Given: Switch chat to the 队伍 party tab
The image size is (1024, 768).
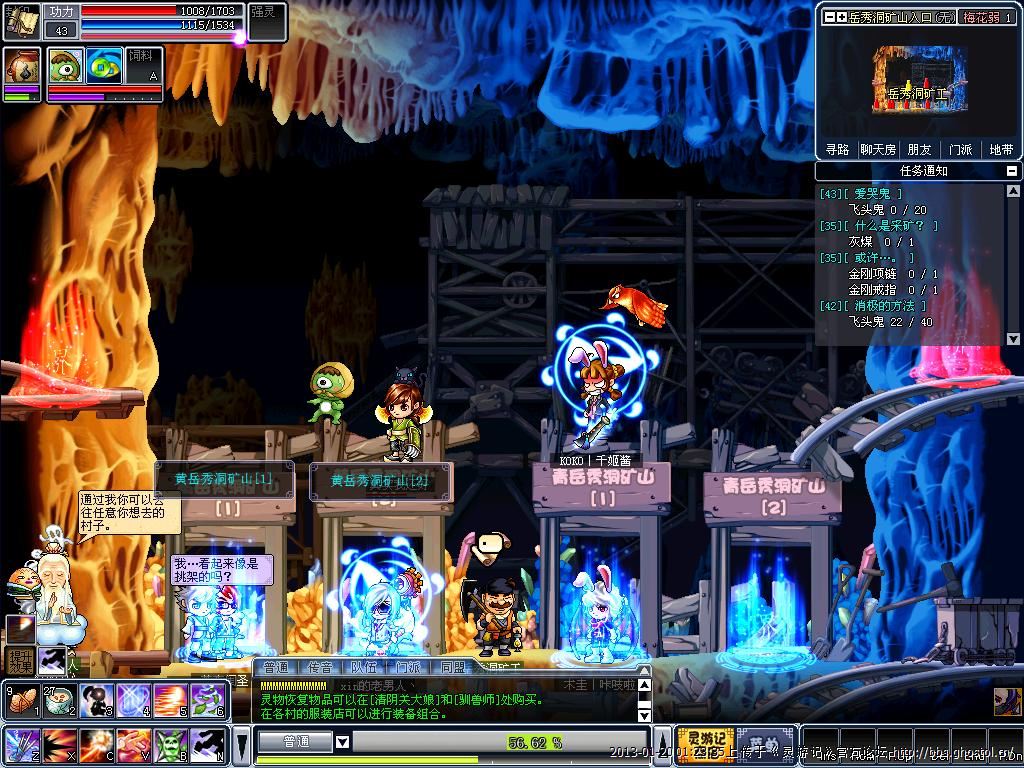Looking at the screenshot, I should (x=364, y=667).
